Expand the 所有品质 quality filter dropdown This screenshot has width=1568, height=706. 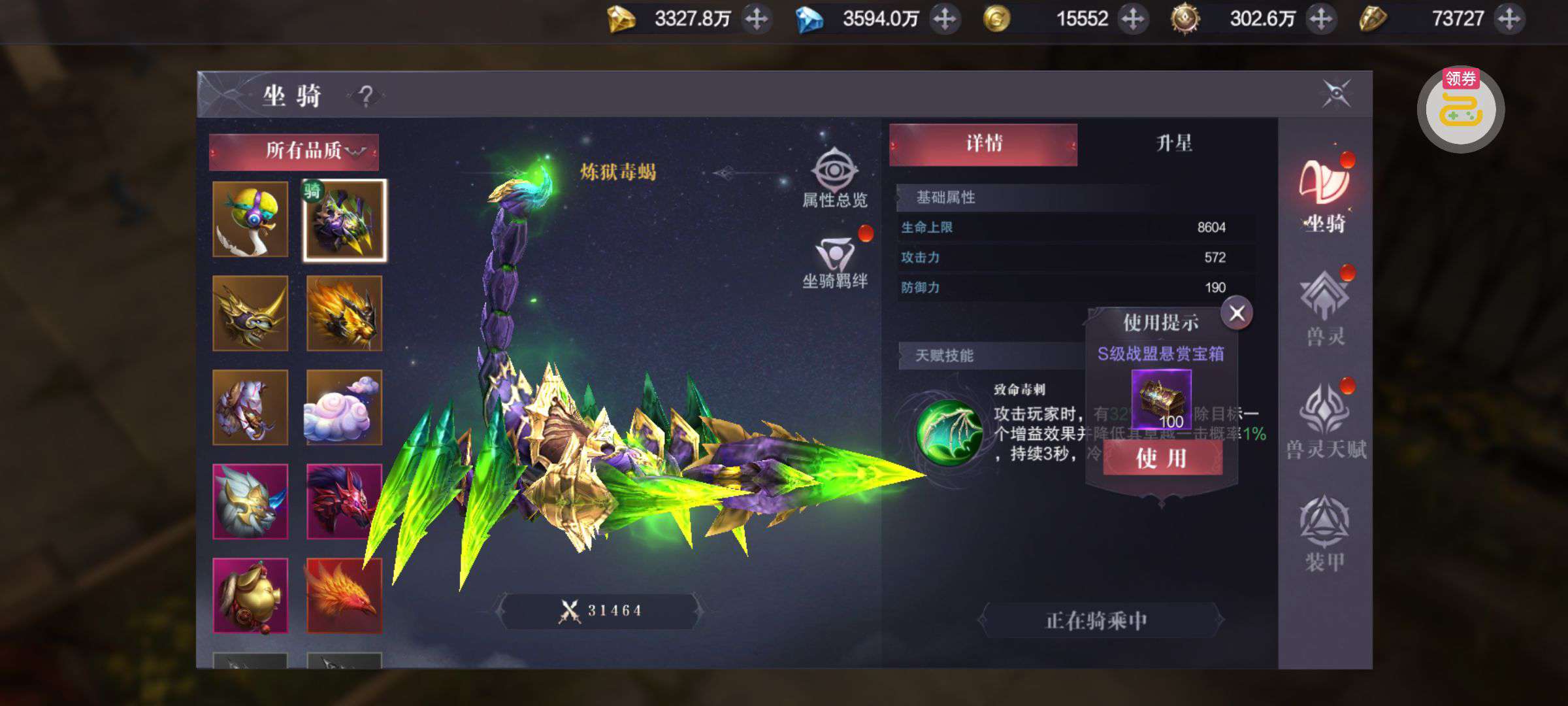coord(294,151)
